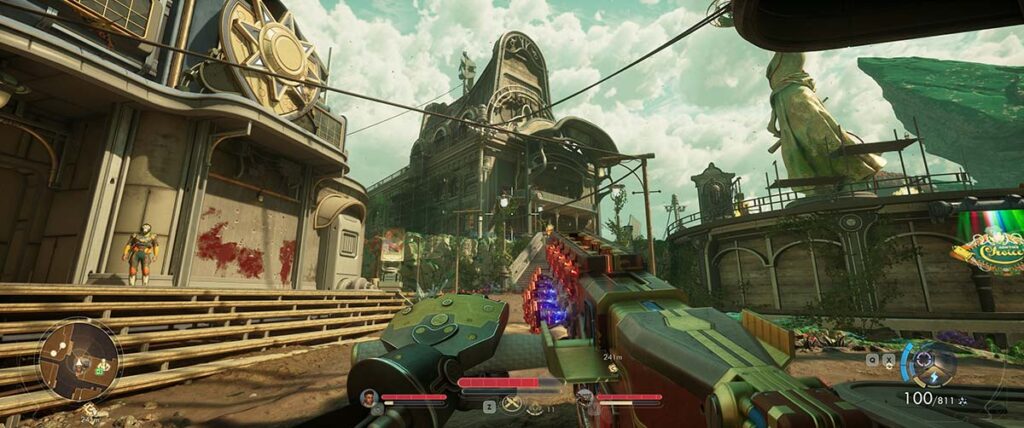Activate the crossed-weapons ability icon

512,404
